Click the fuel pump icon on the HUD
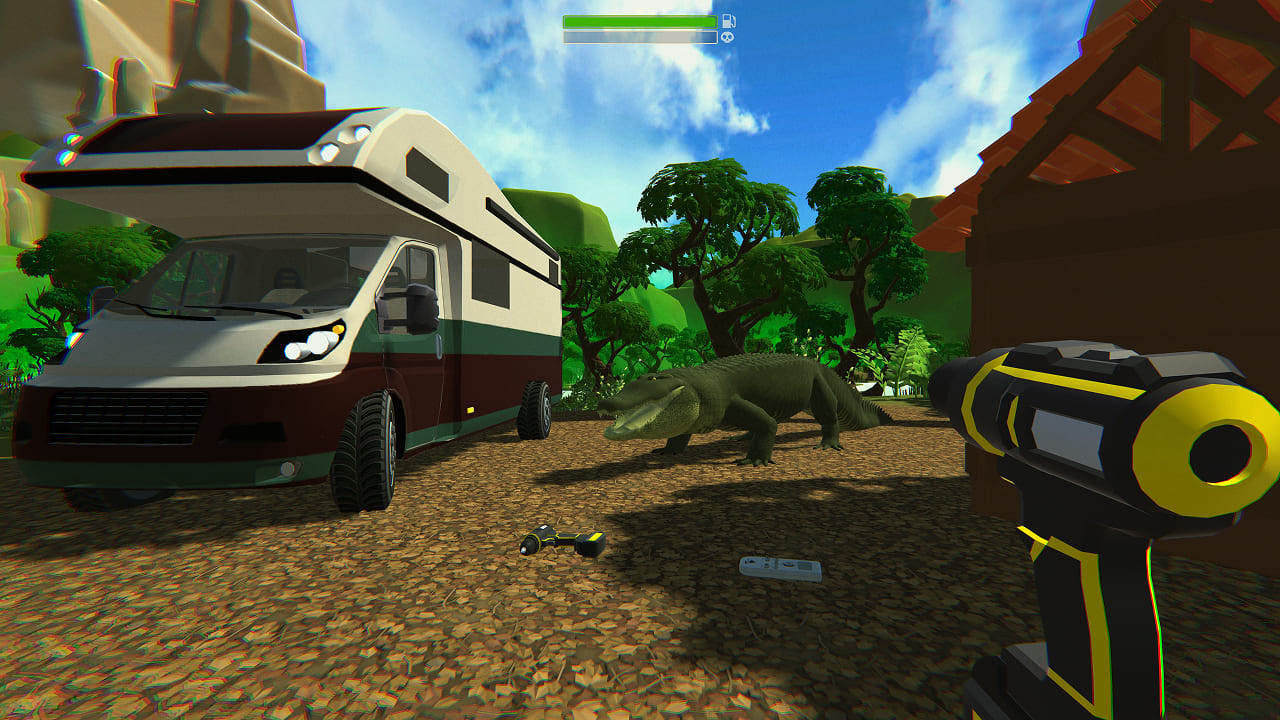Screen dimensions: 1280x720 [730, 21]
